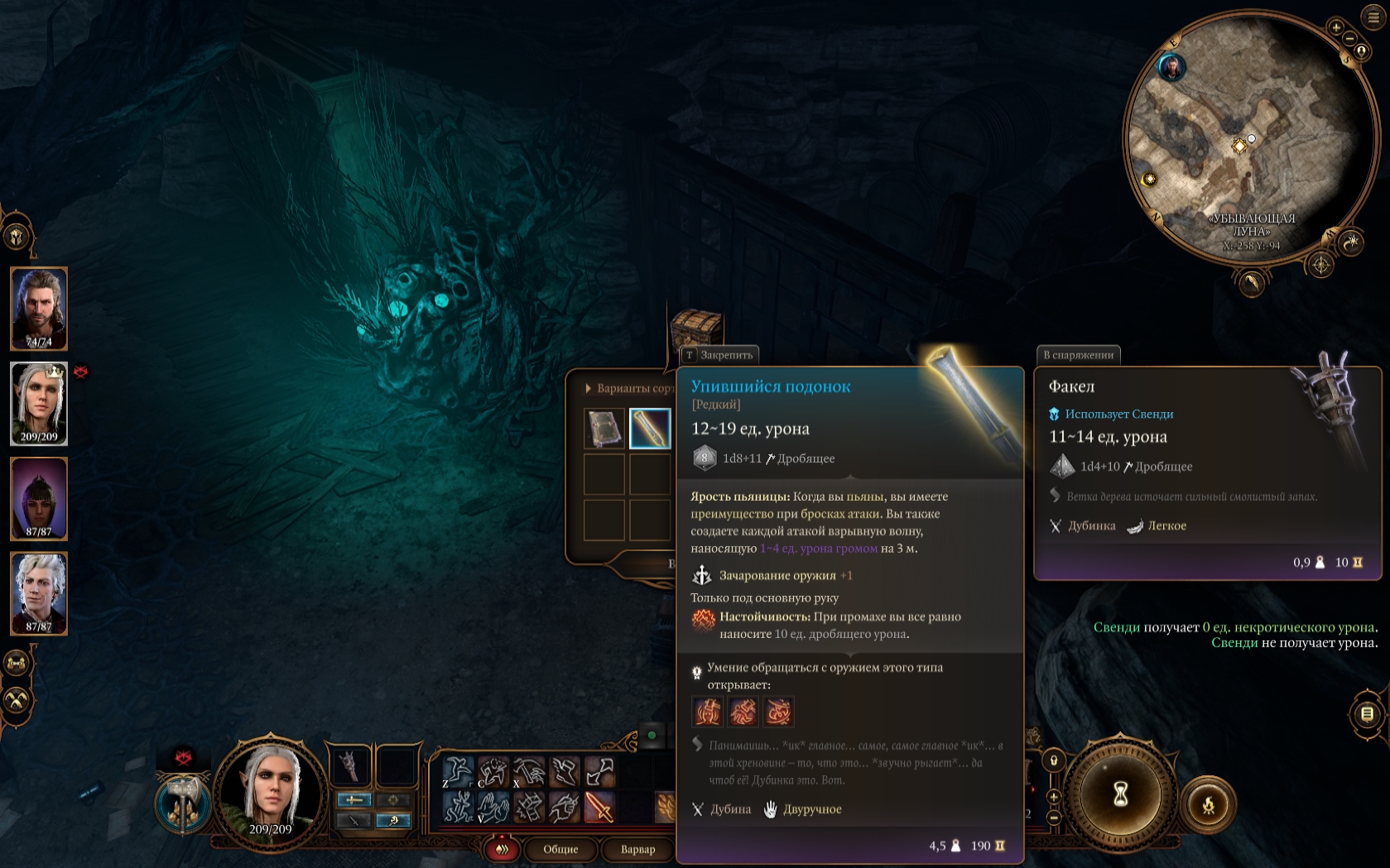End turn with the hourglass button
The image size is (1390, 868).
pos(1120,794)
